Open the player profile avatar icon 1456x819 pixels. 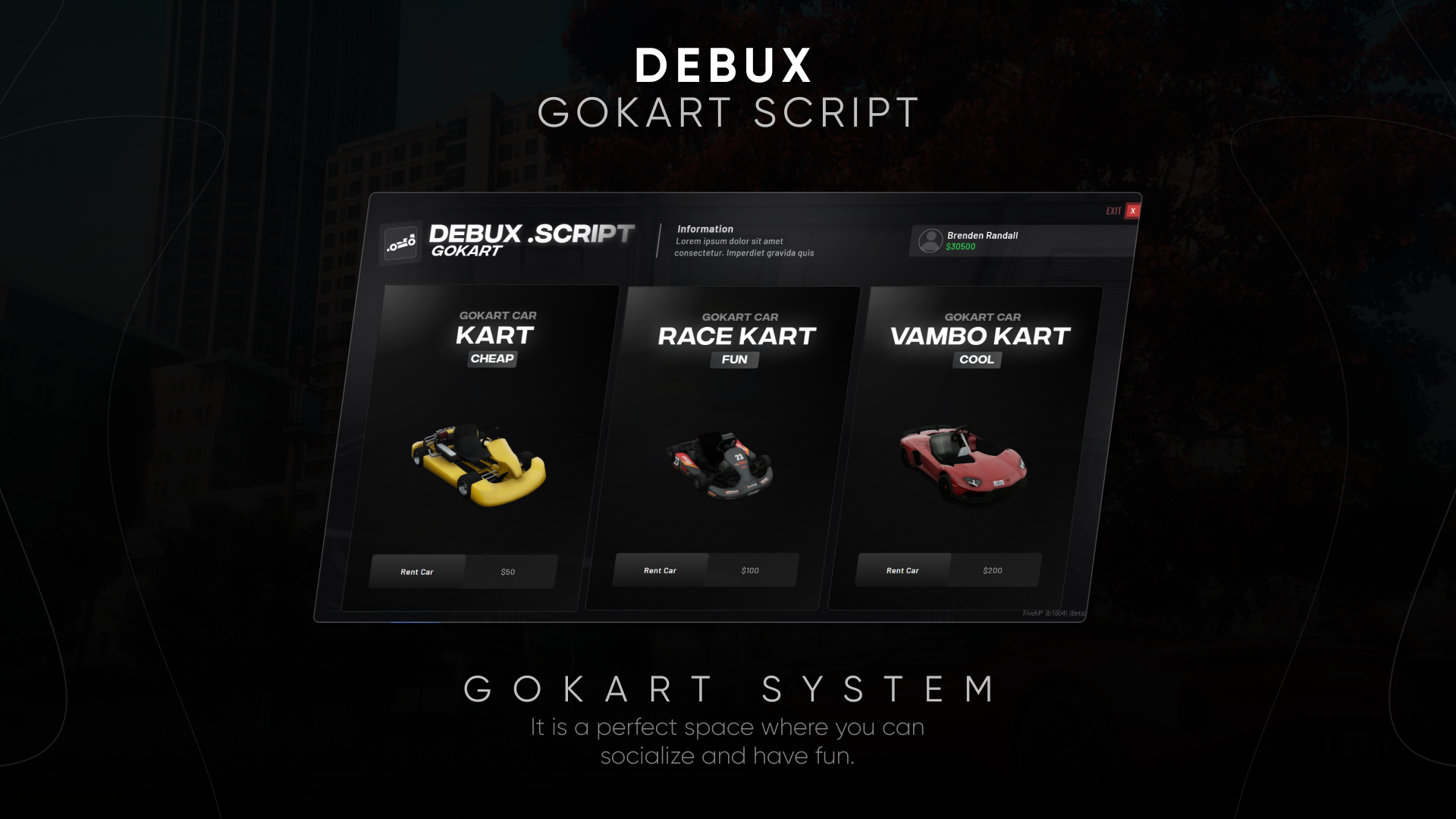click(x=930, y=240)
